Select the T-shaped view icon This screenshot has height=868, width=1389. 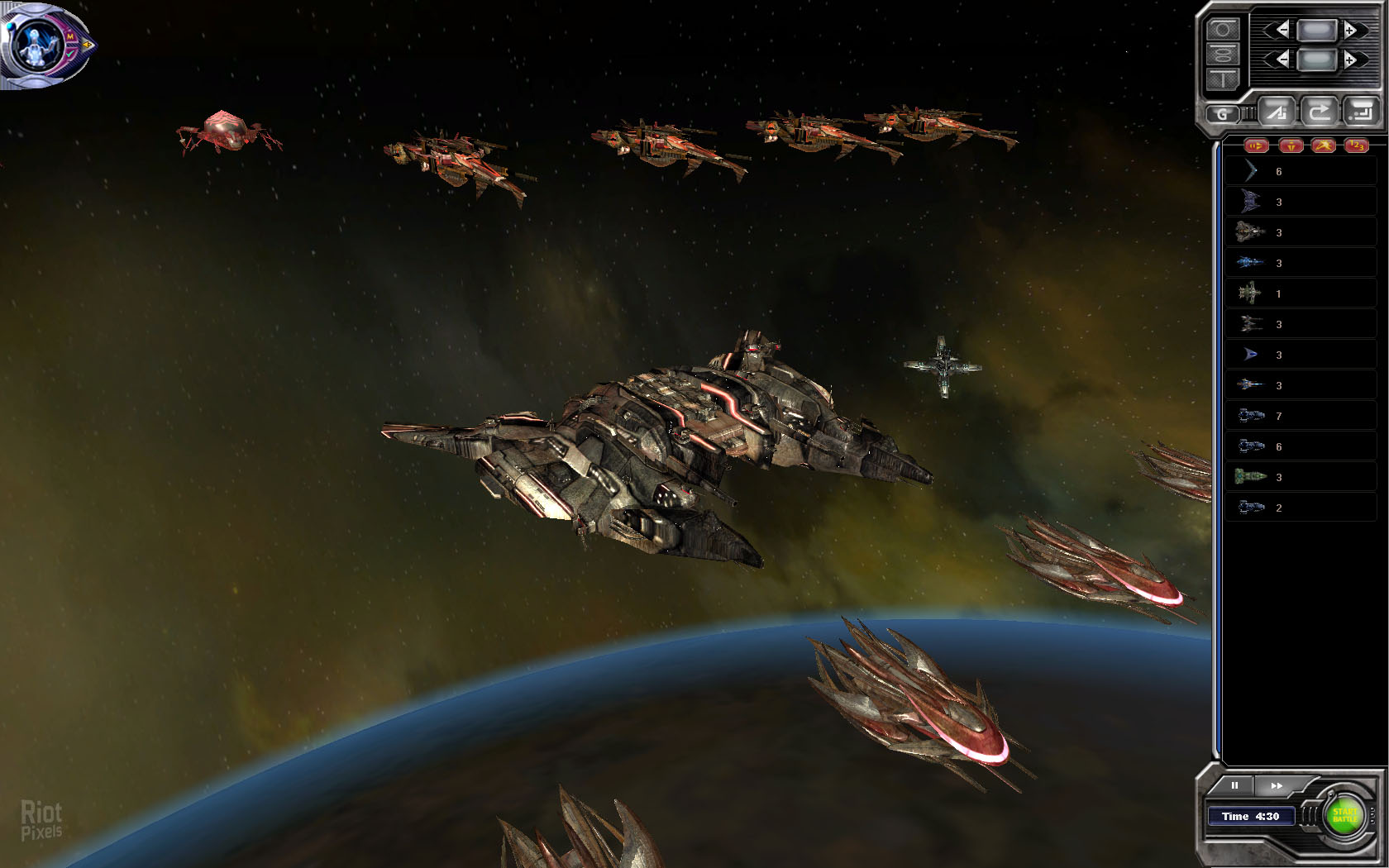pos(1223,79)
